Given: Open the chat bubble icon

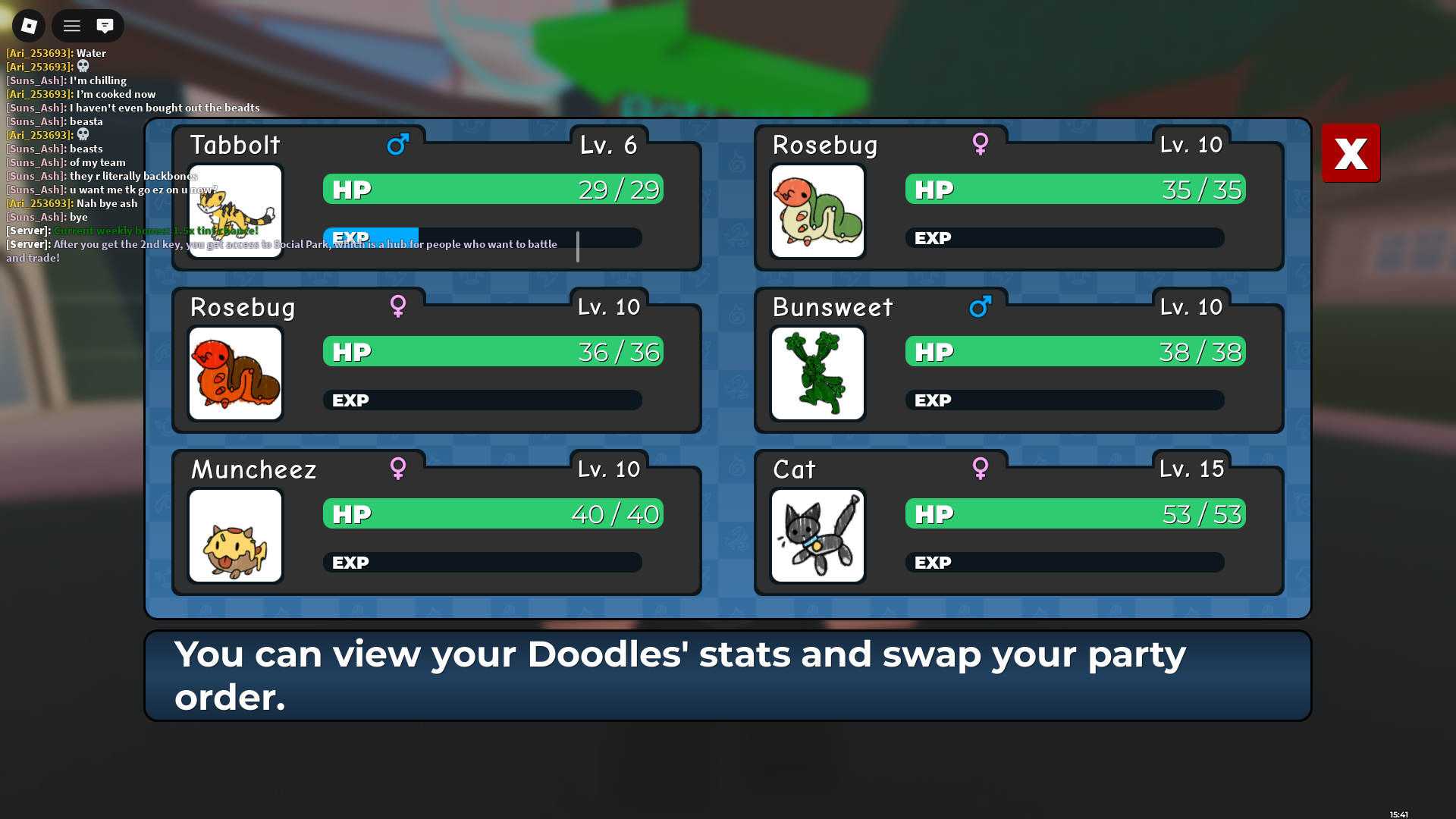Looking at the screenshot, I should [x=104, y=25].
